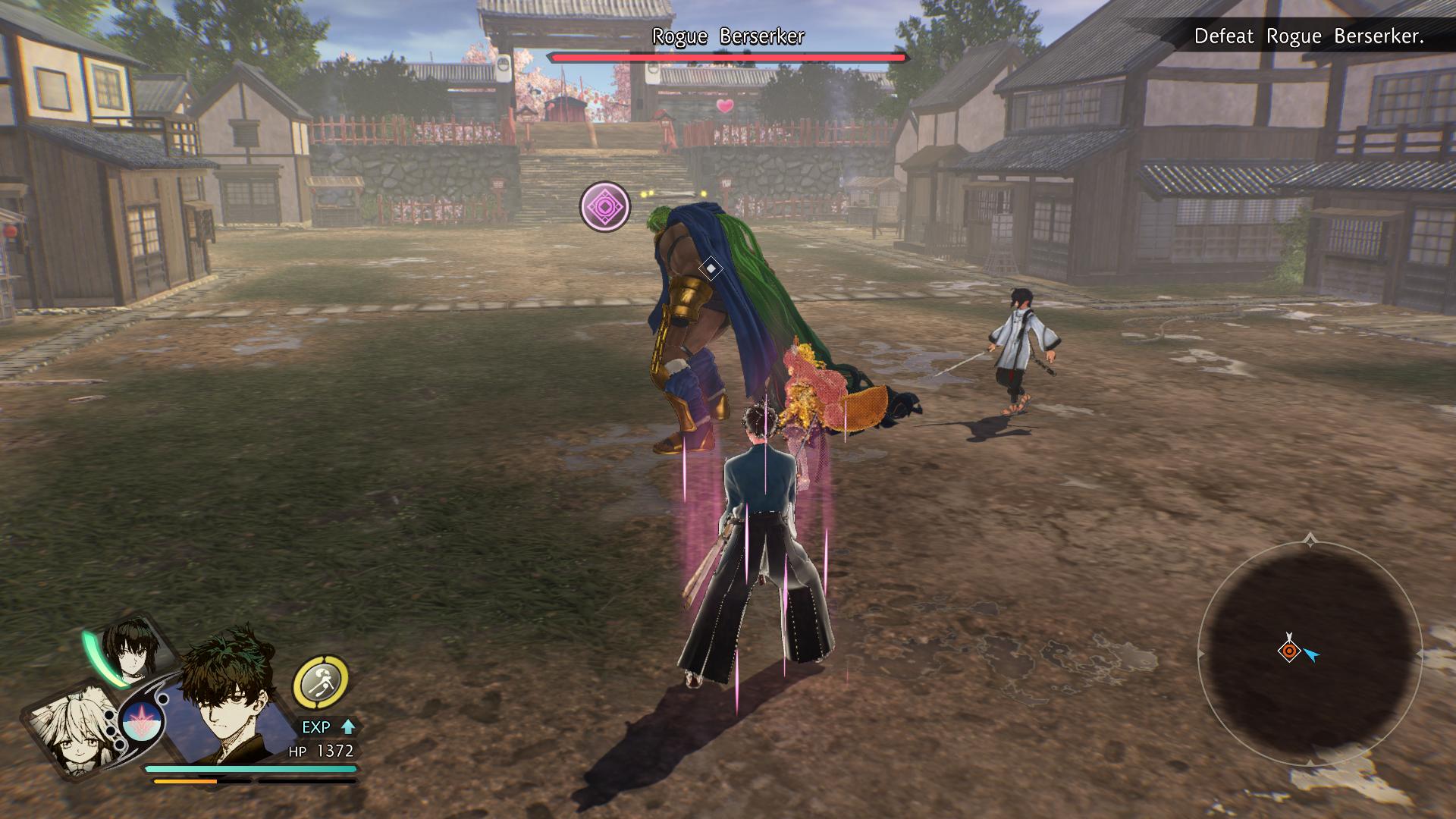Click the orange target marker on minimap
The width and height of the screenshot is (1456, 819).
point(1288,651)
